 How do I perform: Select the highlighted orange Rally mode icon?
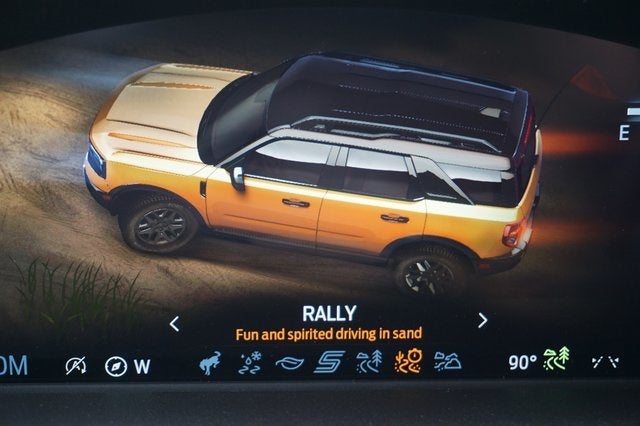click(x=408, y=361)
